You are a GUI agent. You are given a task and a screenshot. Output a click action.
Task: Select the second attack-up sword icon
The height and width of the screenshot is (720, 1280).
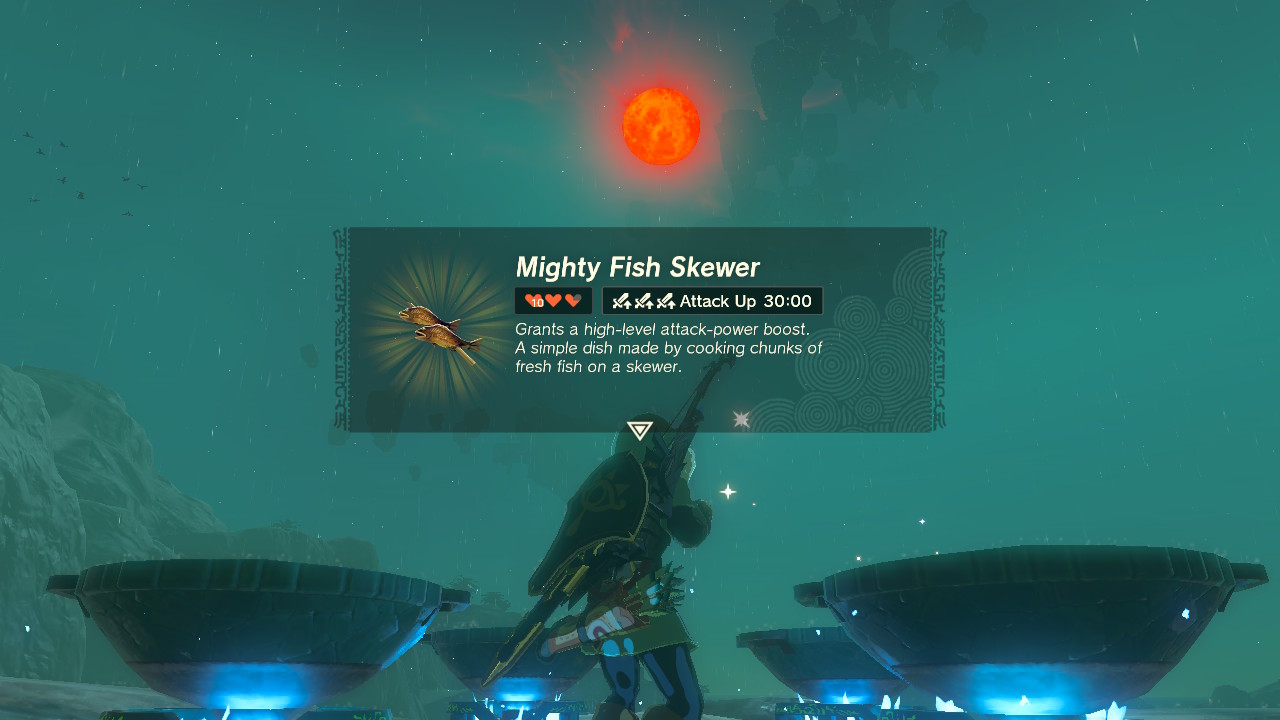tap(643, 300)
